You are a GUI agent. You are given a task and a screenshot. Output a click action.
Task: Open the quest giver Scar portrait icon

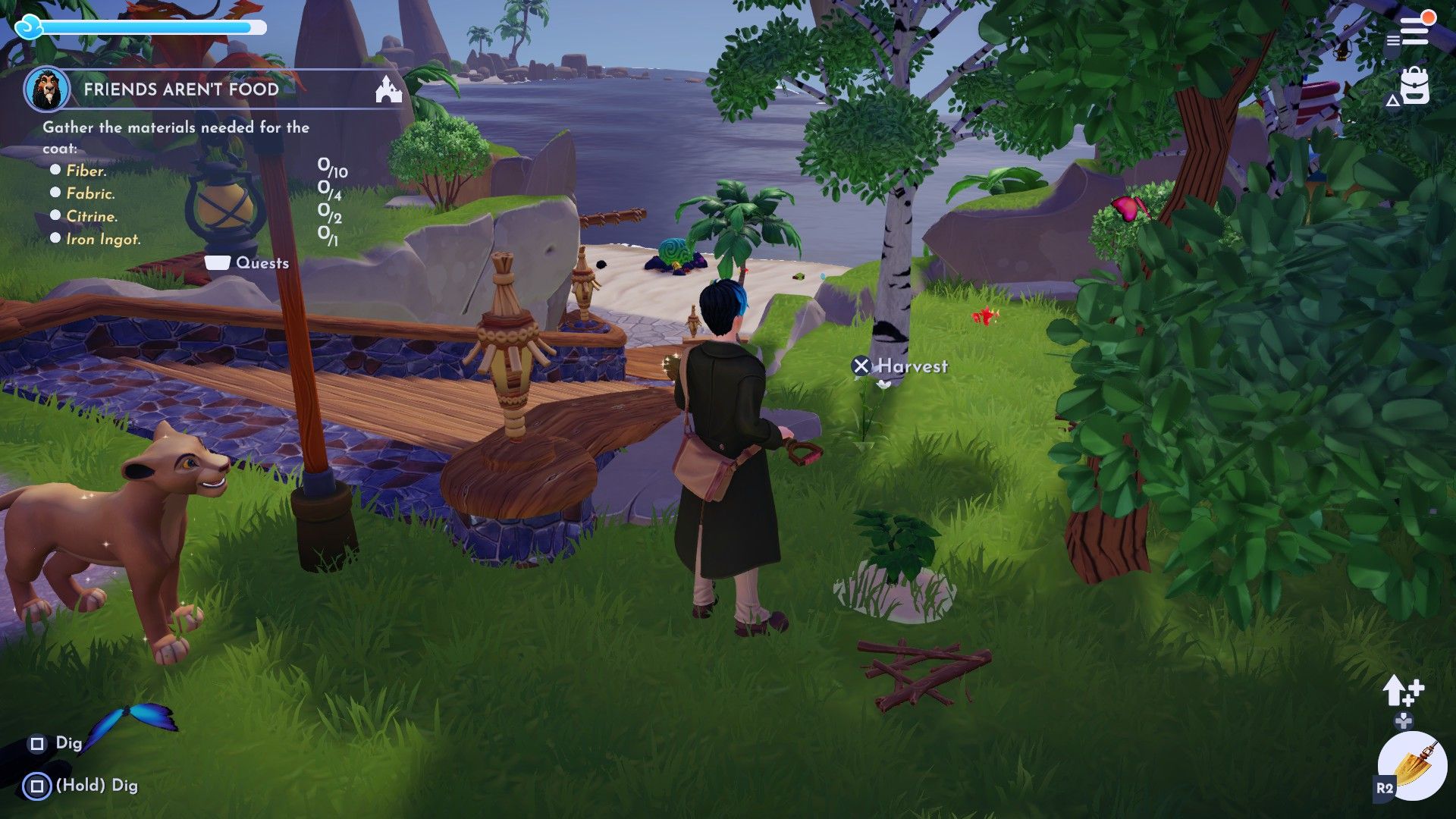[45, 89]
